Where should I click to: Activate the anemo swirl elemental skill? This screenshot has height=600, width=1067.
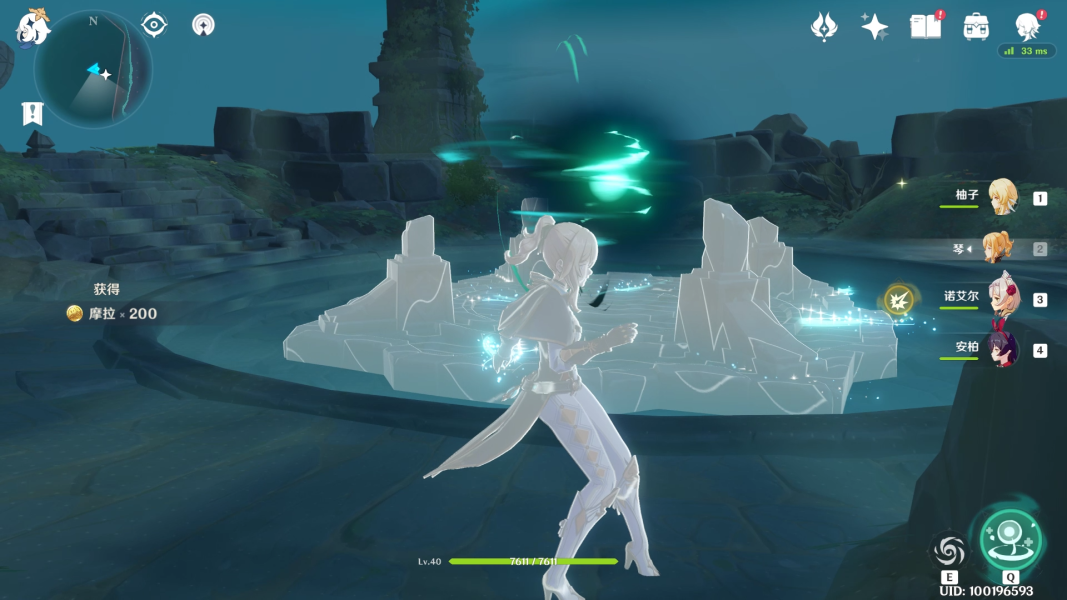(949, 550)
